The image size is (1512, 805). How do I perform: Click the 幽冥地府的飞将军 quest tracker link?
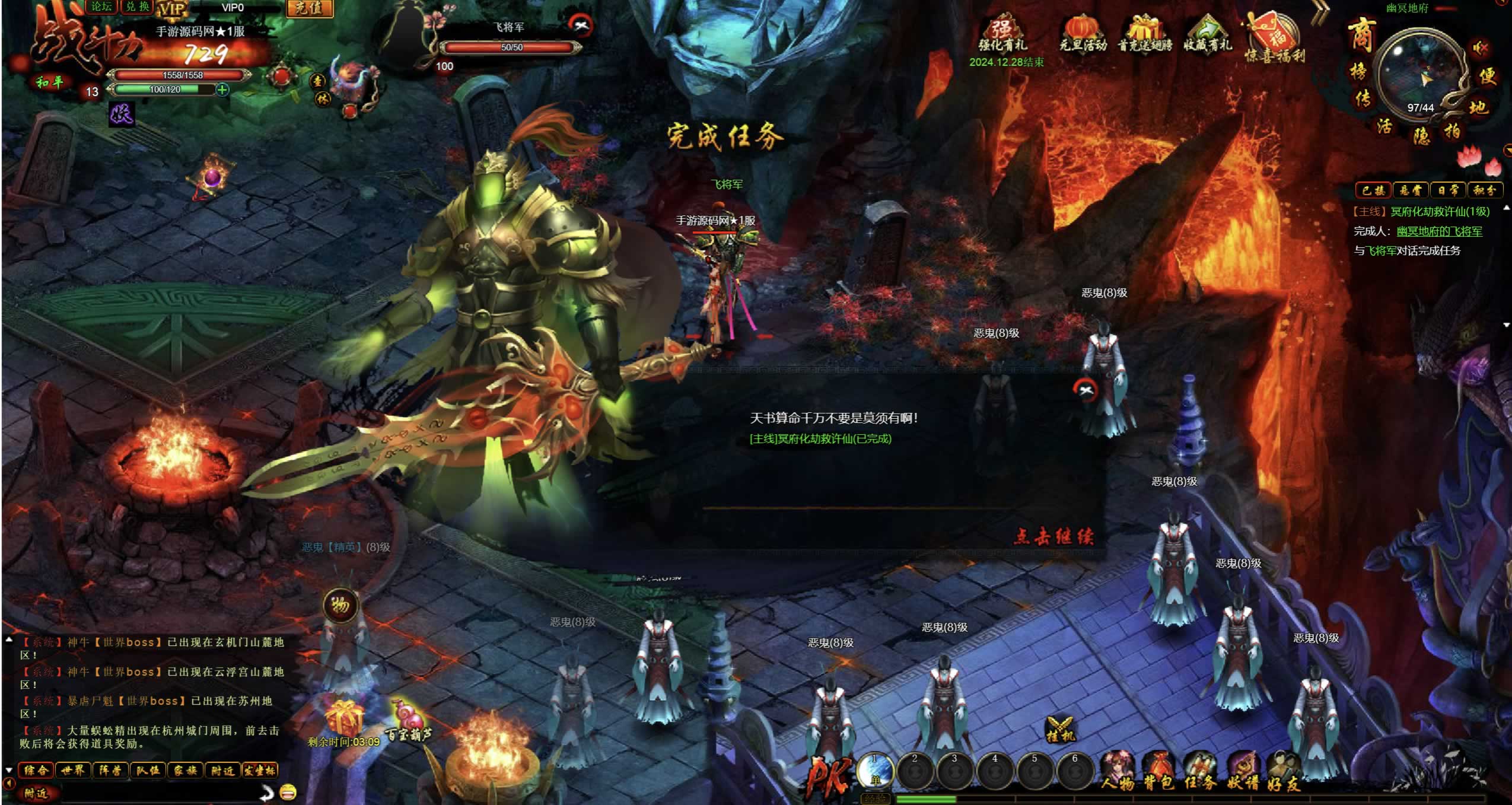coord(1439,231)
